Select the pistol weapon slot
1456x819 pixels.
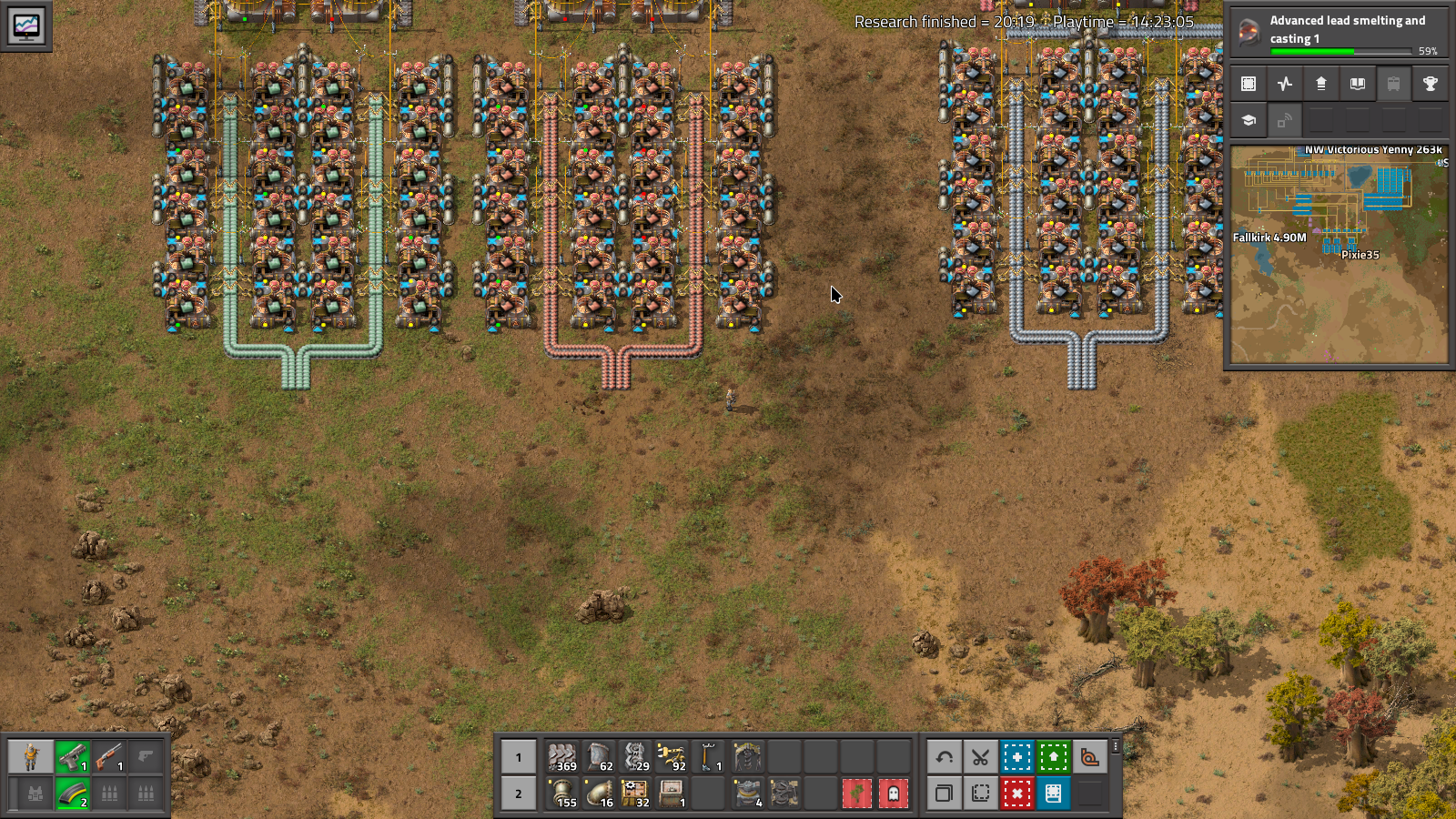pos(72,757)
